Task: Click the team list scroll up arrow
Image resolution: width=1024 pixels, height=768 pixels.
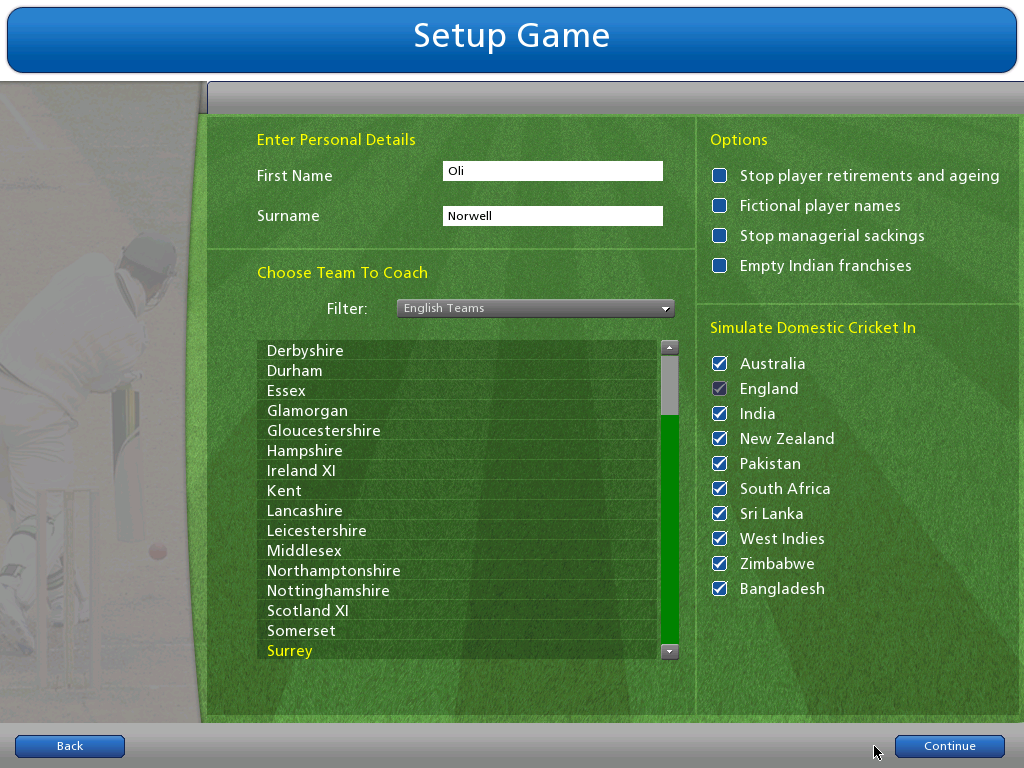Action: pos(670,348)
